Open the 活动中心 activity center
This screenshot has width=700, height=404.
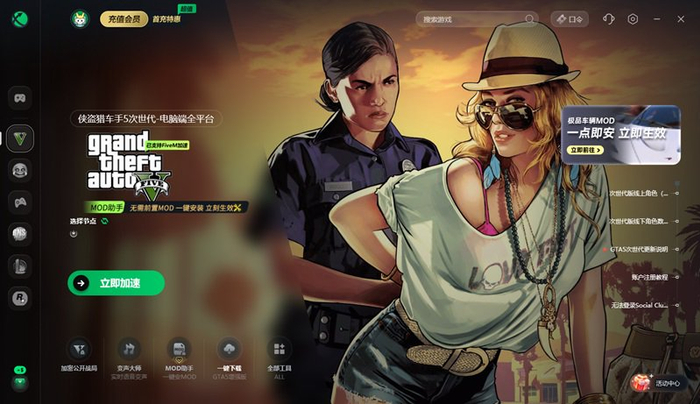(x=658, y=381)
